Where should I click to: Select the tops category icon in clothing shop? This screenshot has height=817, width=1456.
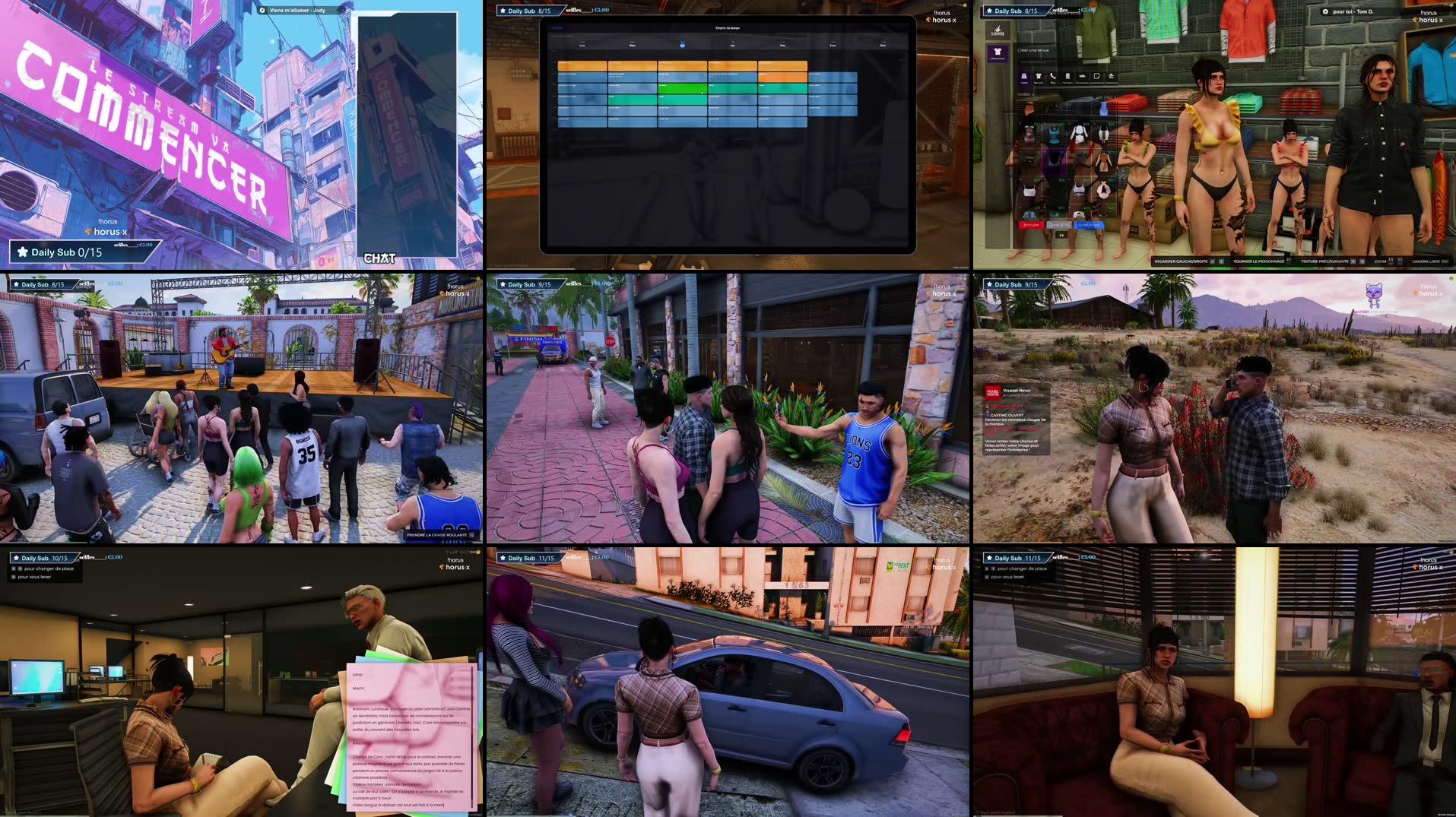[x=1023, y=76]
